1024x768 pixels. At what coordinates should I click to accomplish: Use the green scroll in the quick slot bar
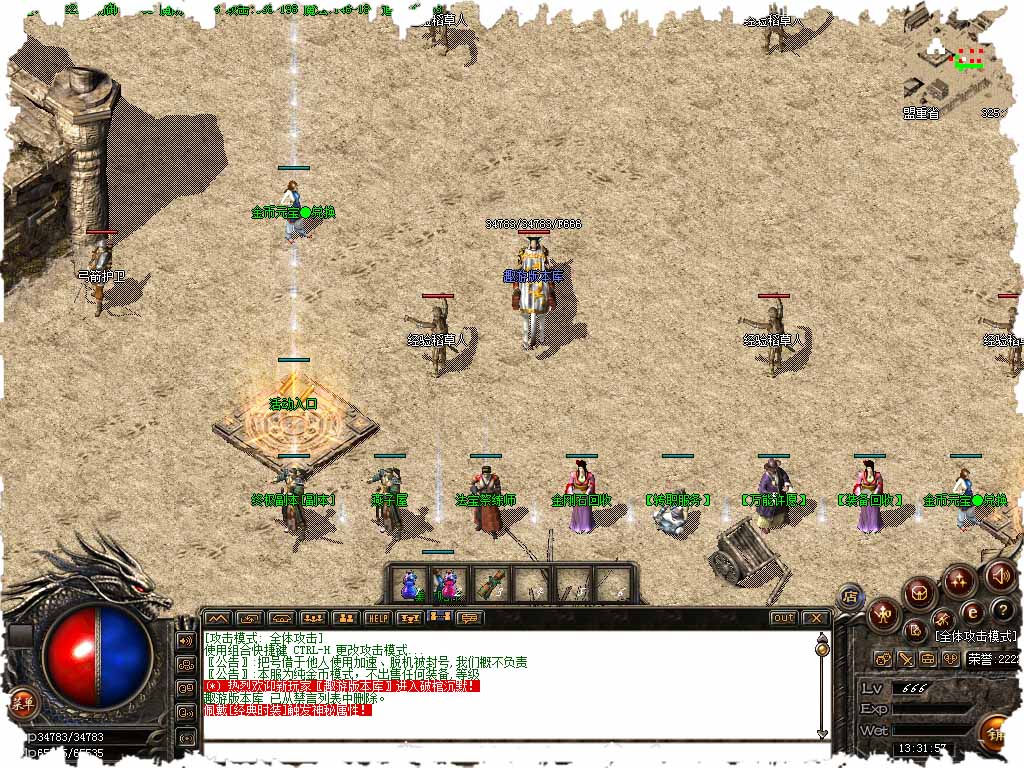point(489,584)
